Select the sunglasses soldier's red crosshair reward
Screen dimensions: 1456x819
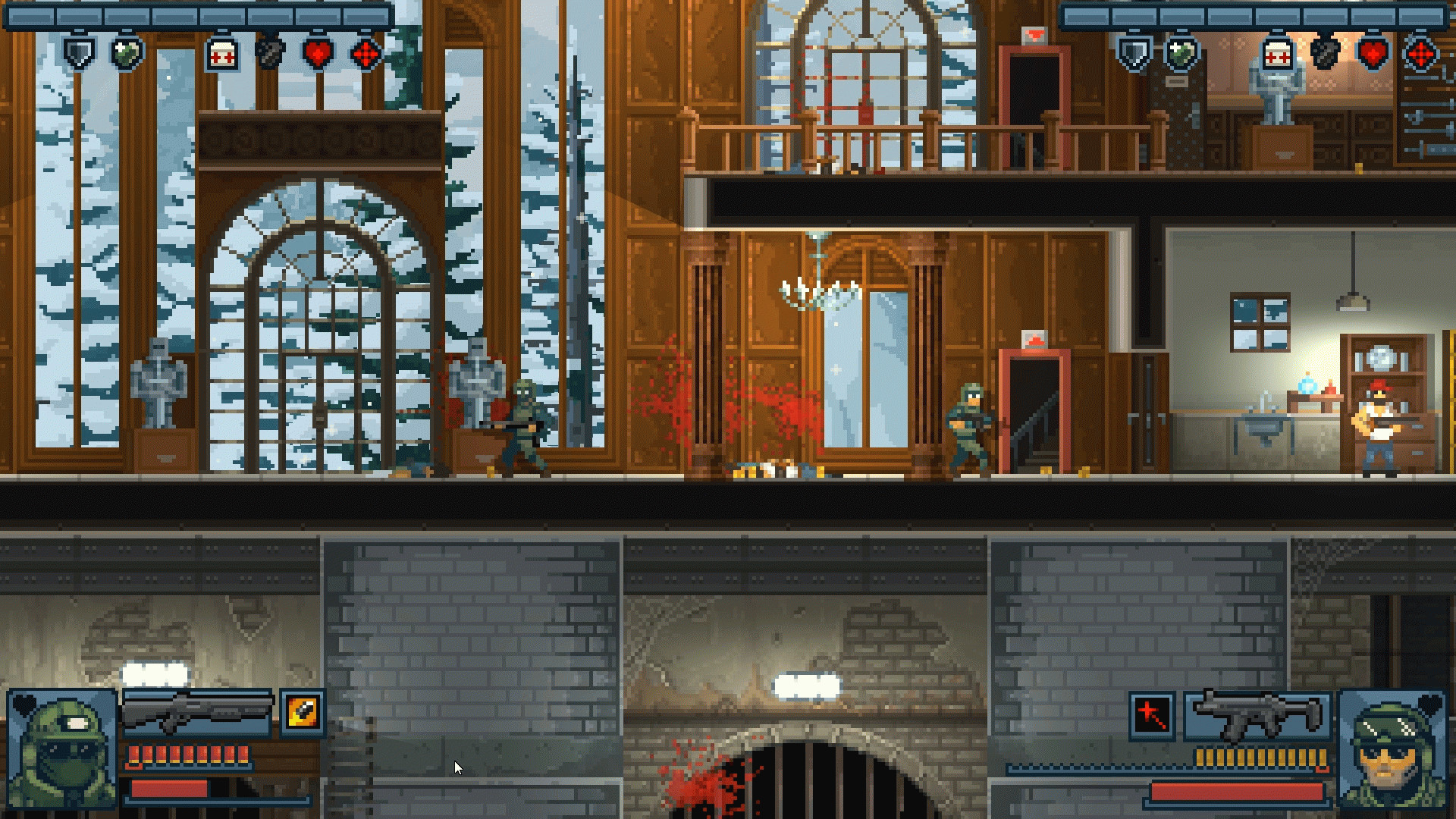click(1420, 55)
